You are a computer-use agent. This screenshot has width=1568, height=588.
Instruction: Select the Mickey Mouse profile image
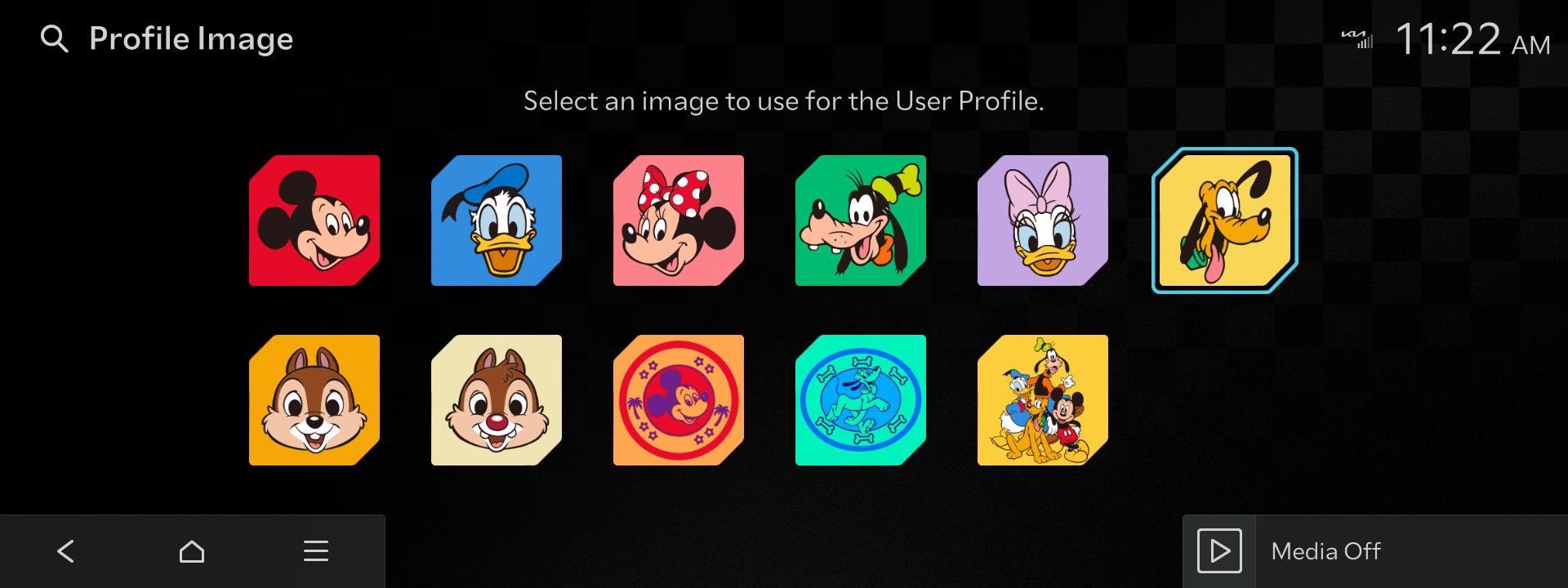[314, 220]
